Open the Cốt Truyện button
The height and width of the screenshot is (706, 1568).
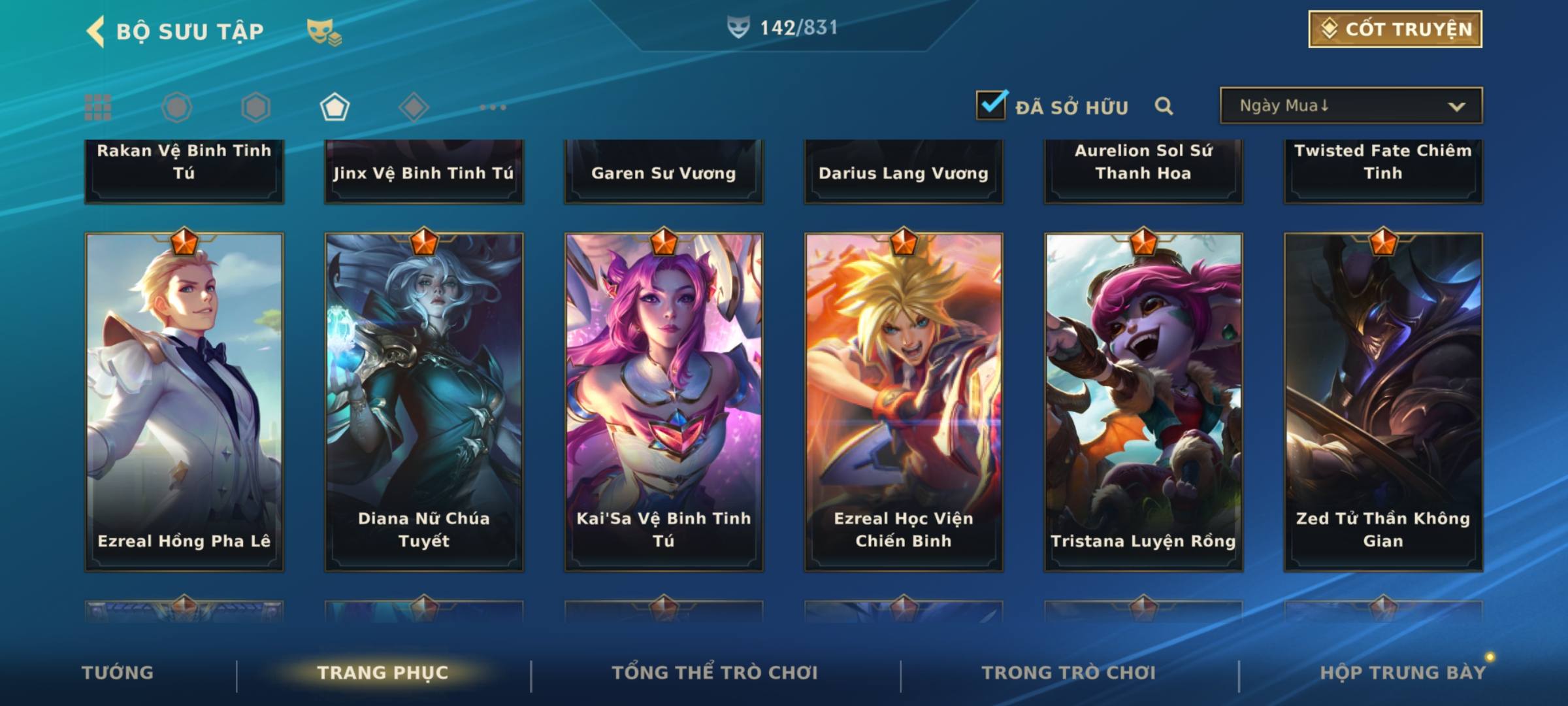(1395, 29)
